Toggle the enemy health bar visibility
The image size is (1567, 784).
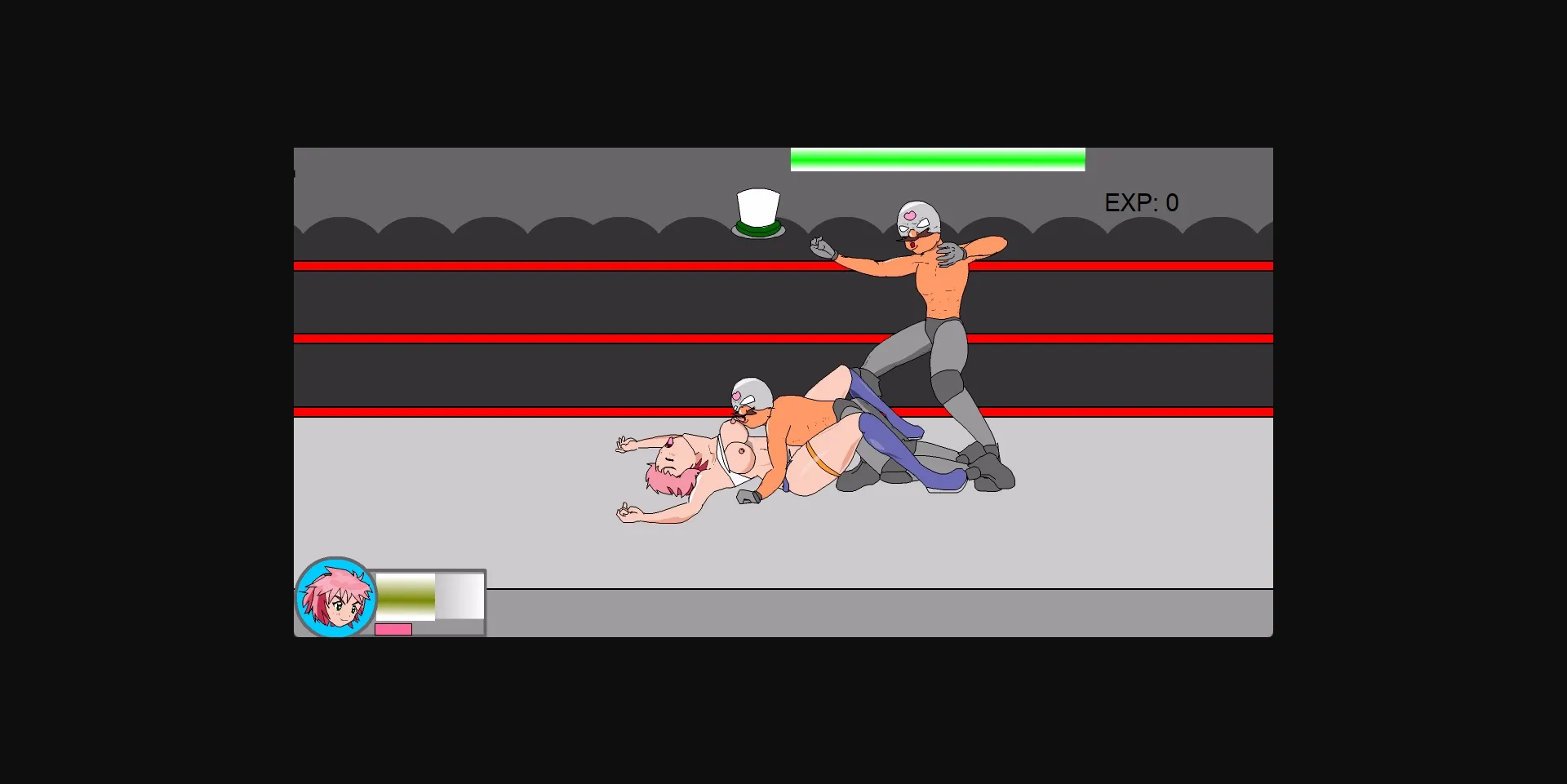(x=937, y=159)
